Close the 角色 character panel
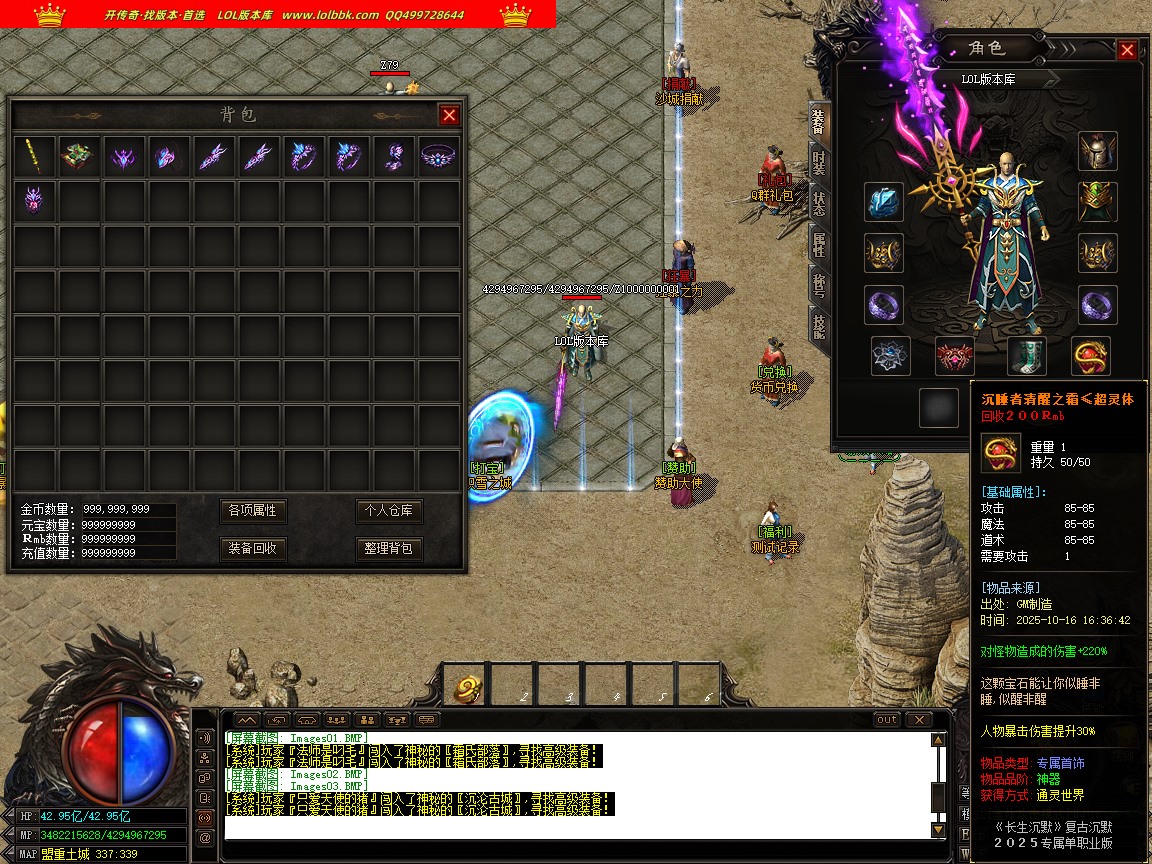This screenshot has width=1152, height=864. (x=1127, y=50)
